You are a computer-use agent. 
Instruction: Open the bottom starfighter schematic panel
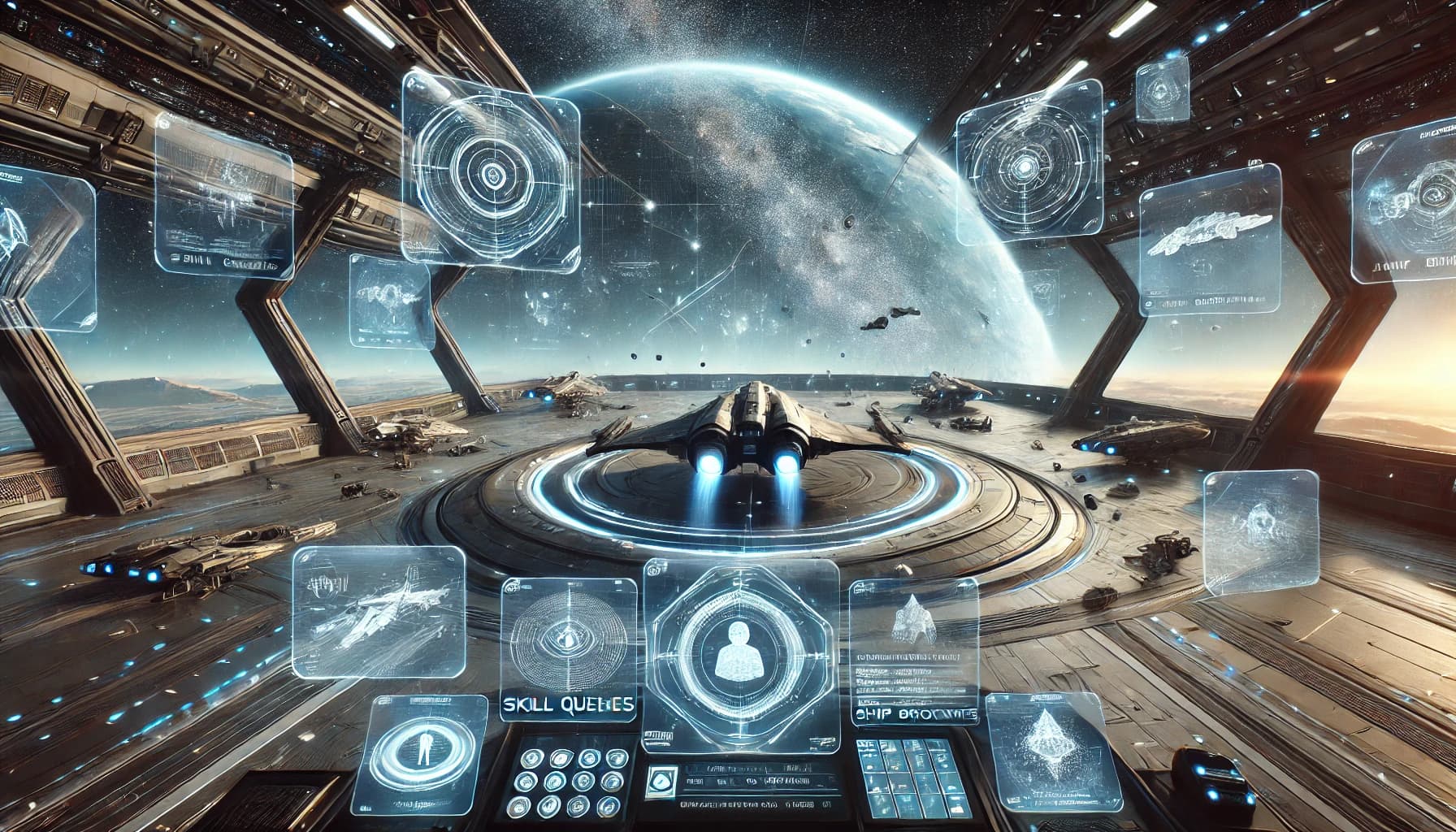378,613
